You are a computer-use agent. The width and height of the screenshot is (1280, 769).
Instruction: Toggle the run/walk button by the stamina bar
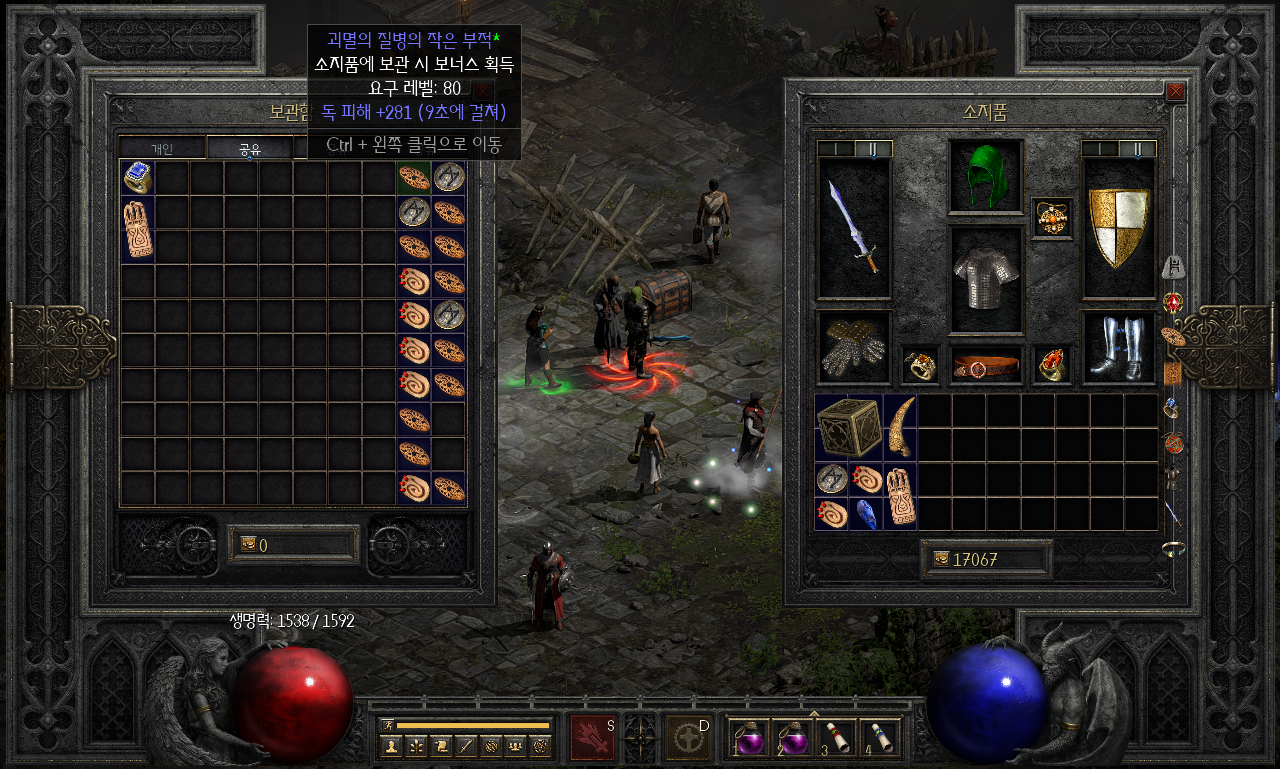[x=388, y=725]
